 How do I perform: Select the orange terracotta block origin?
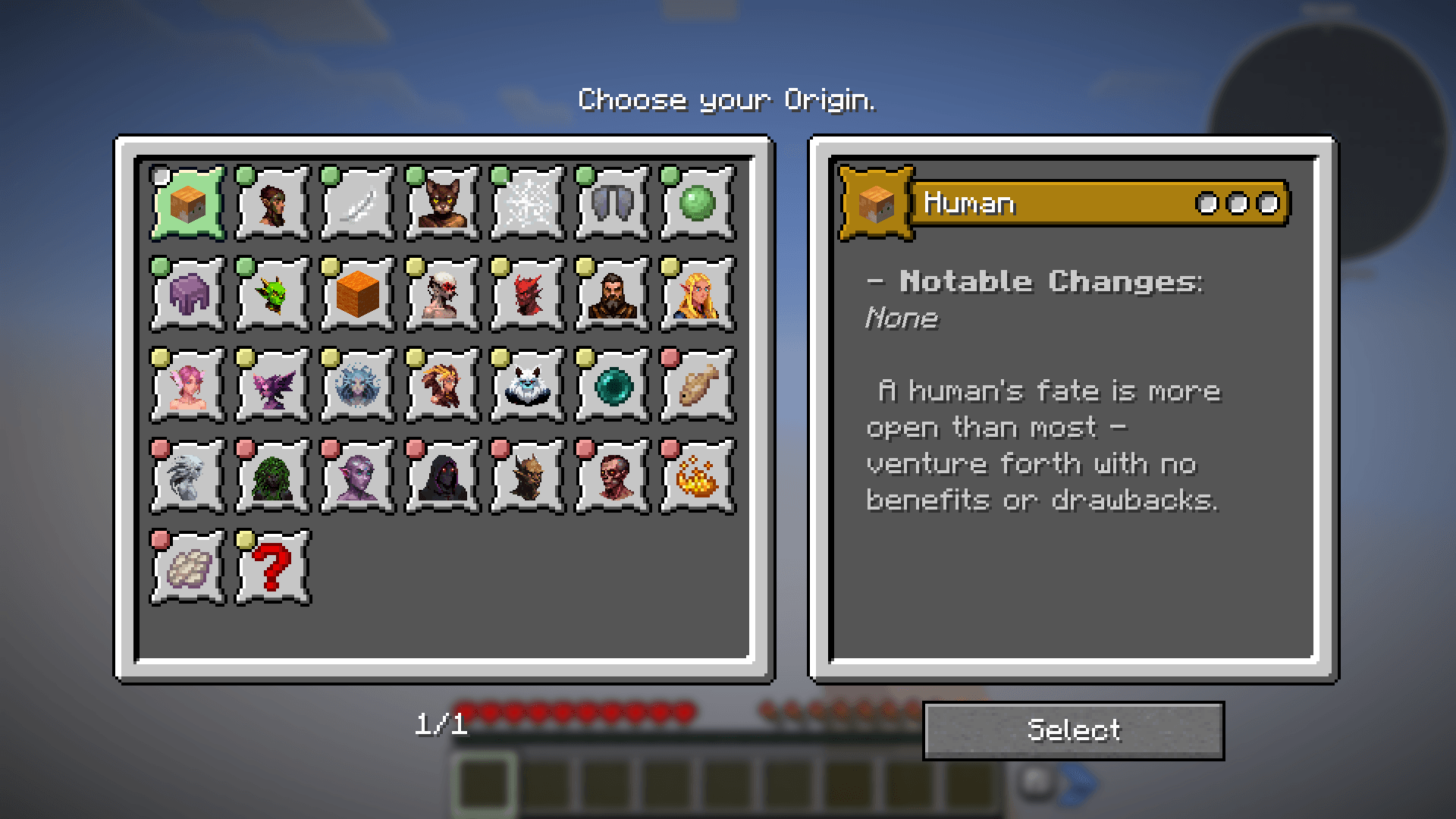click(356, 294)
